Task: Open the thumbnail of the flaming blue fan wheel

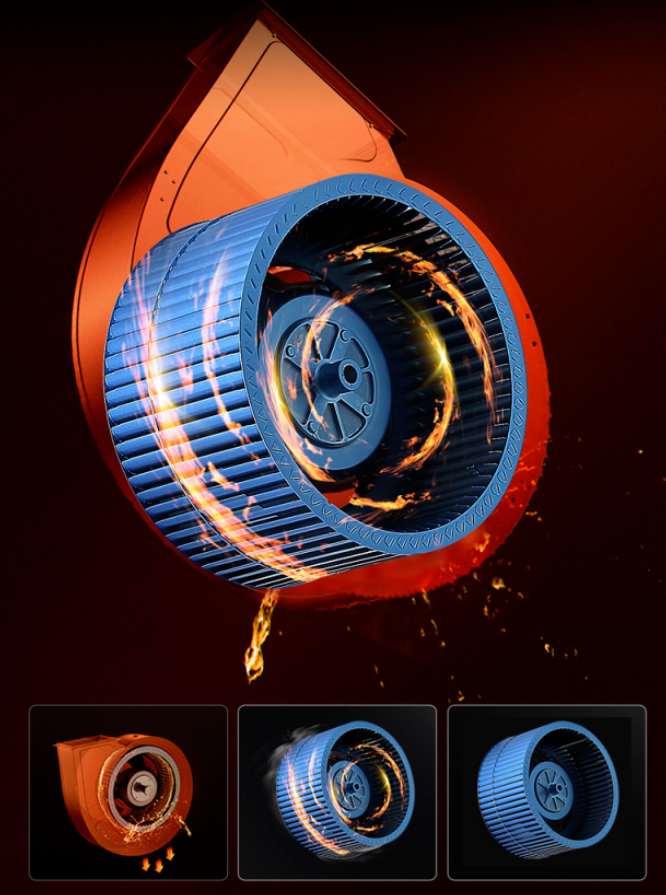Action: tap(337, 792)
